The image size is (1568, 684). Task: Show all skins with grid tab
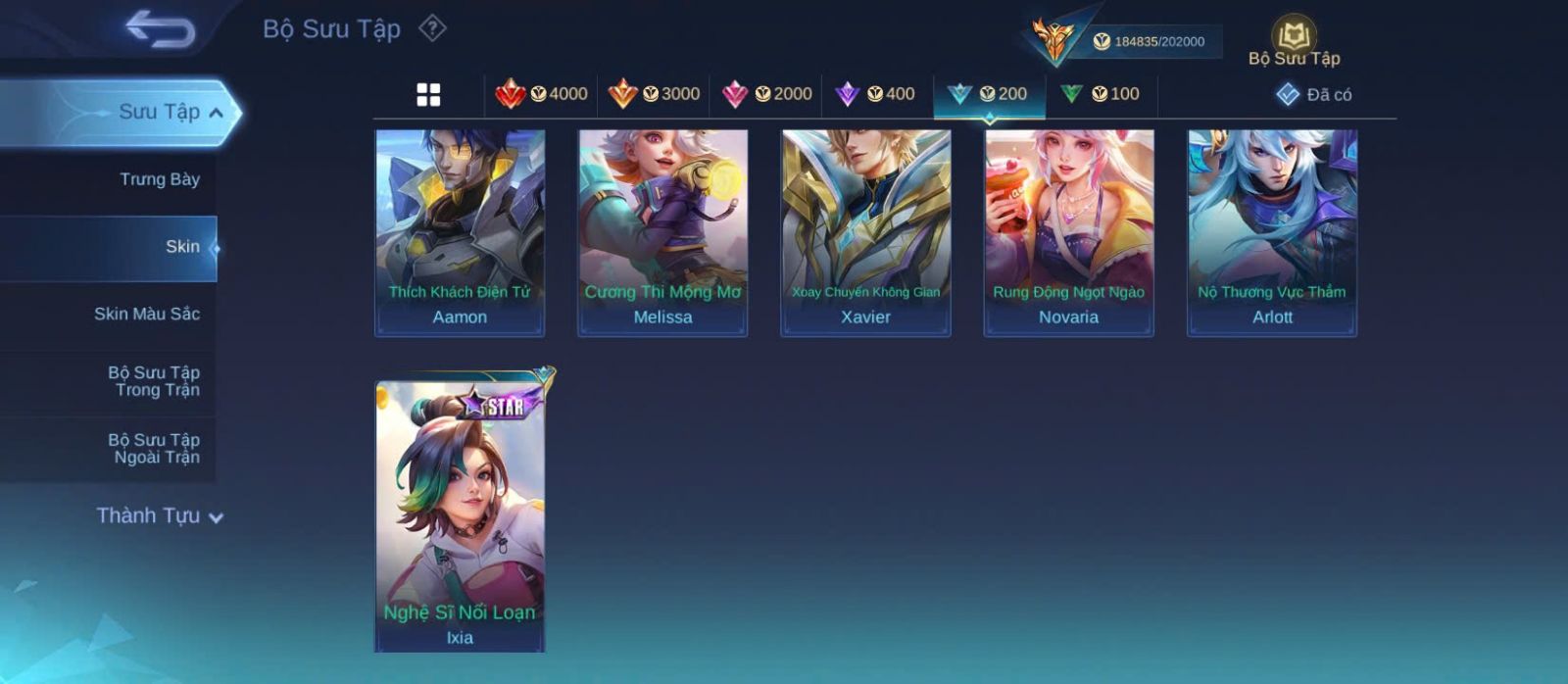428,94
